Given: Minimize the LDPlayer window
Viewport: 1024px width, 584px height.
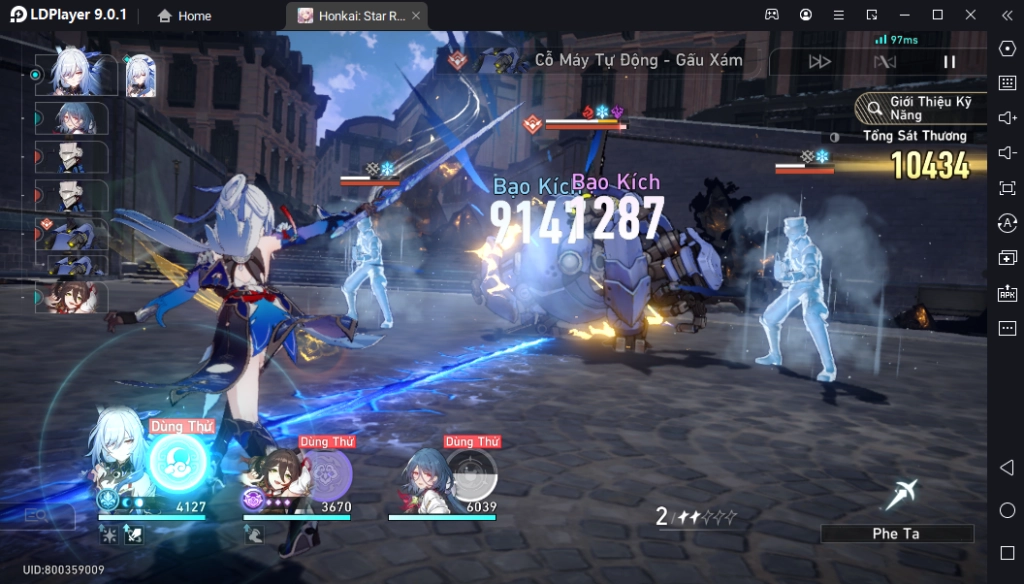Looking at the screenshot, I should pyautogui.click(x=904, y=15).
